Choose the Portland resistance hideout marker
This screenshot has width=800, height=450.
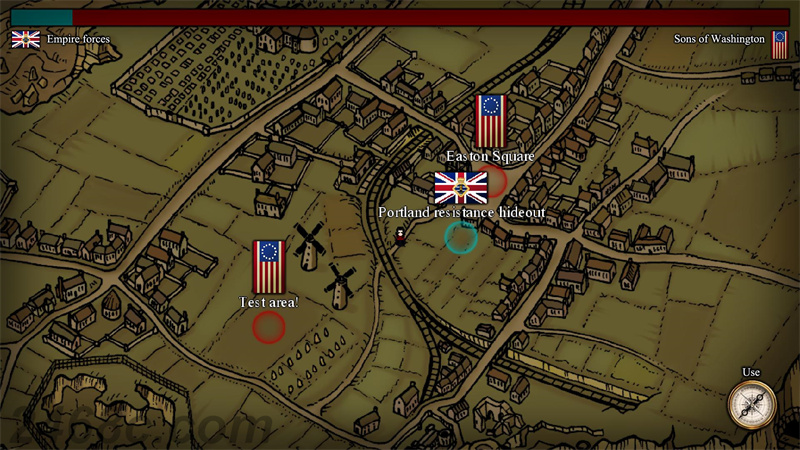click(461, 237)
